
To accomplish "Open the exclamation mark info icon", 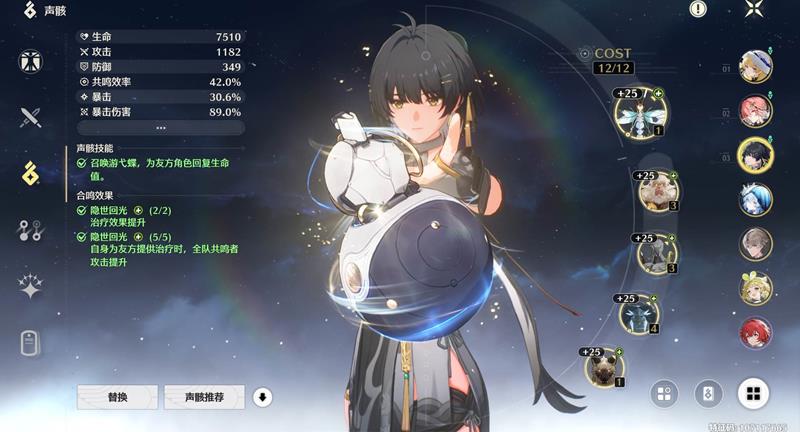I will (x=698, y=9).
